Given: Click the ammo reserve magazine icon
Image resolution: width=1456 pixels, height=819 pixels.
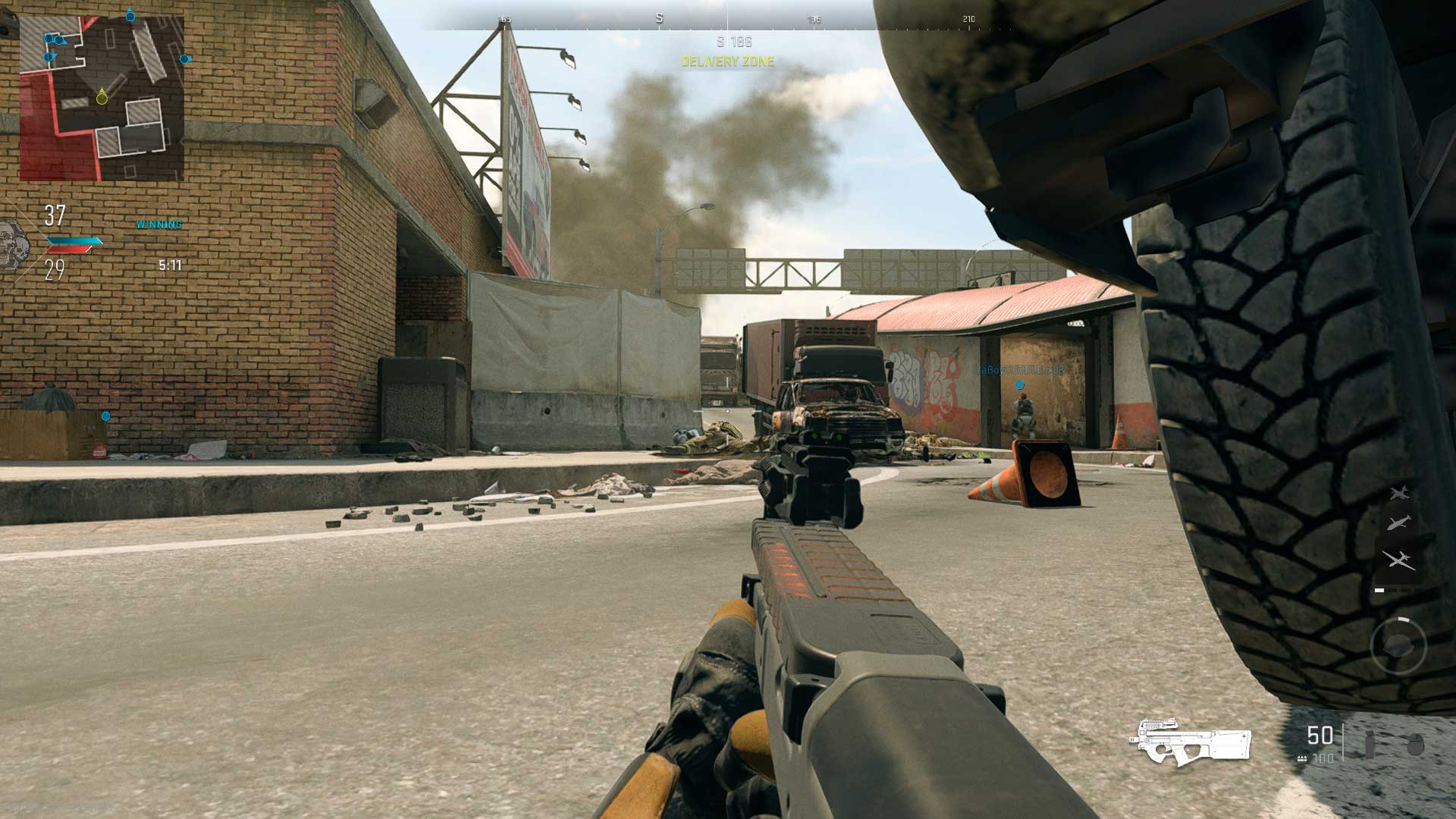Looking at the screenshot, I should tap(1302, 759).
